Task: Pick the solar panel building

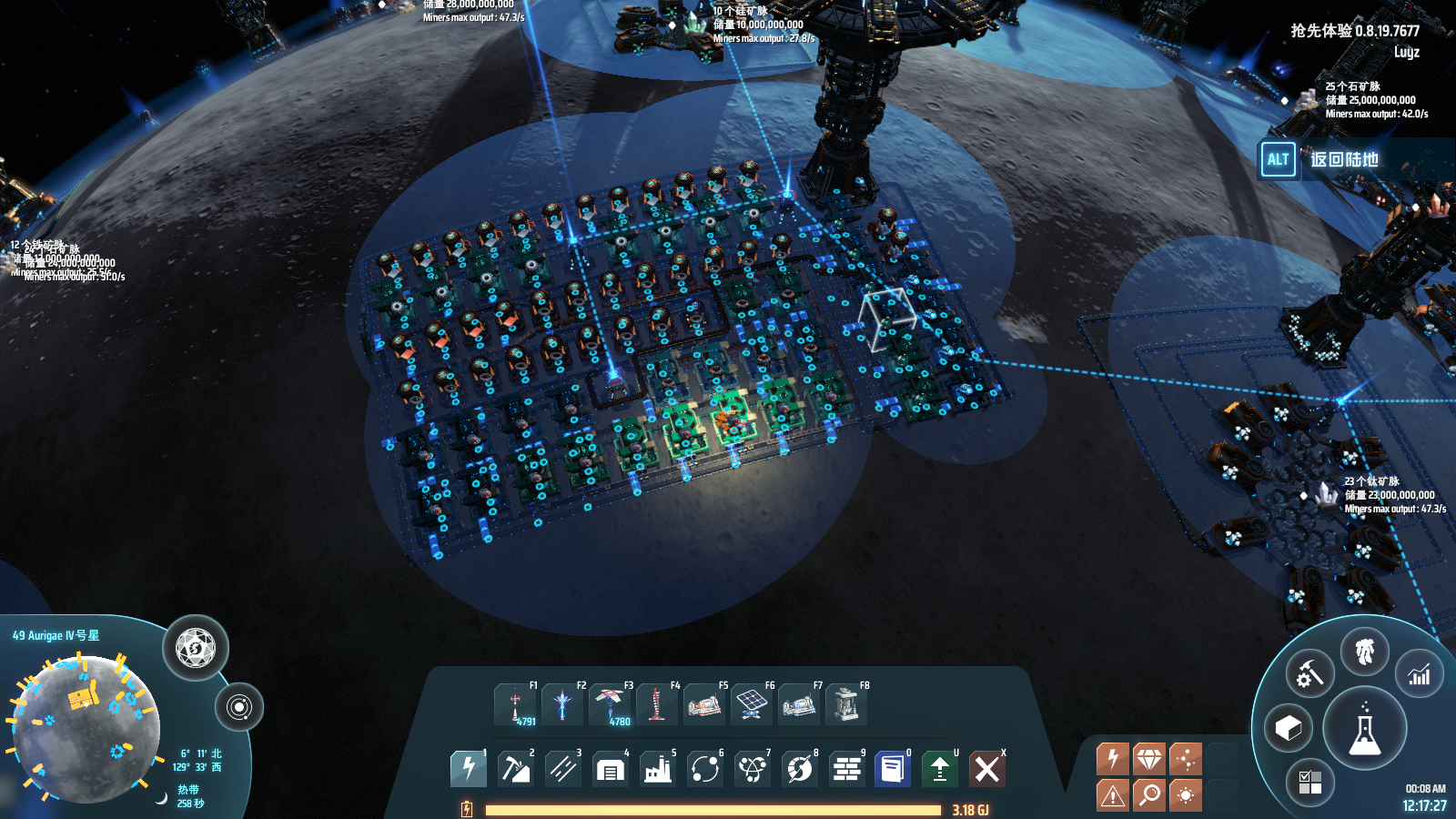Action: coord(751,705)
